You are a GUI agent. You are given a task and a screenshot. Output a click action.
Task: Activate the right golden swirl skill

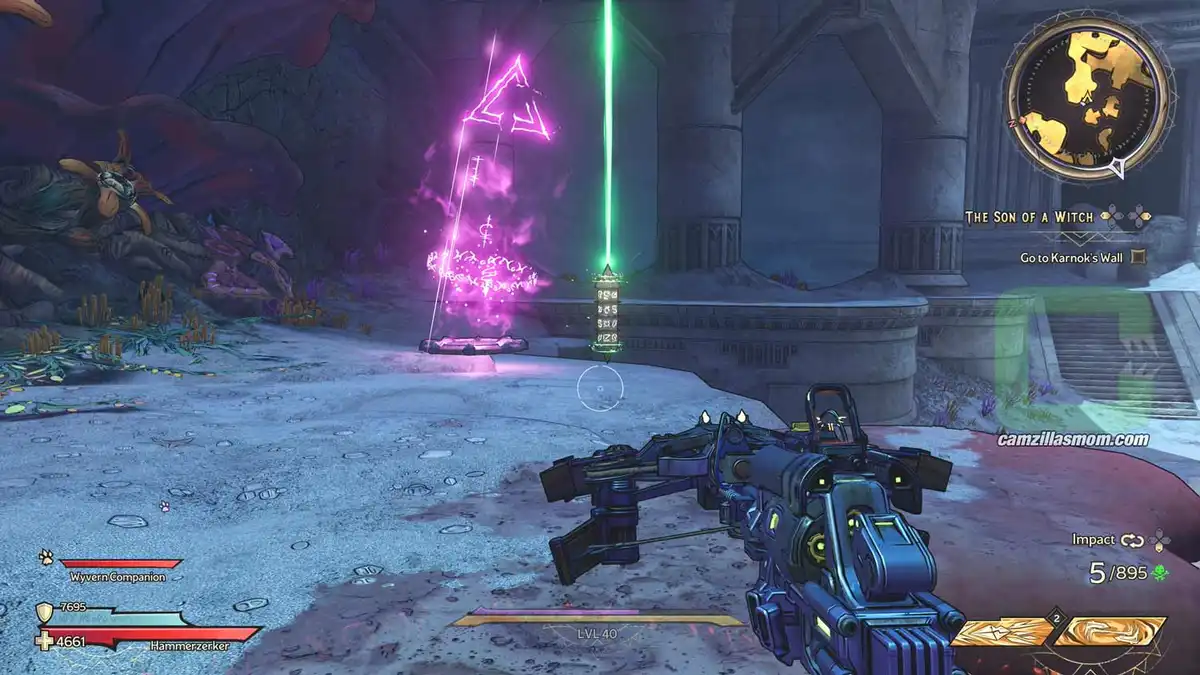point(1111,632)
